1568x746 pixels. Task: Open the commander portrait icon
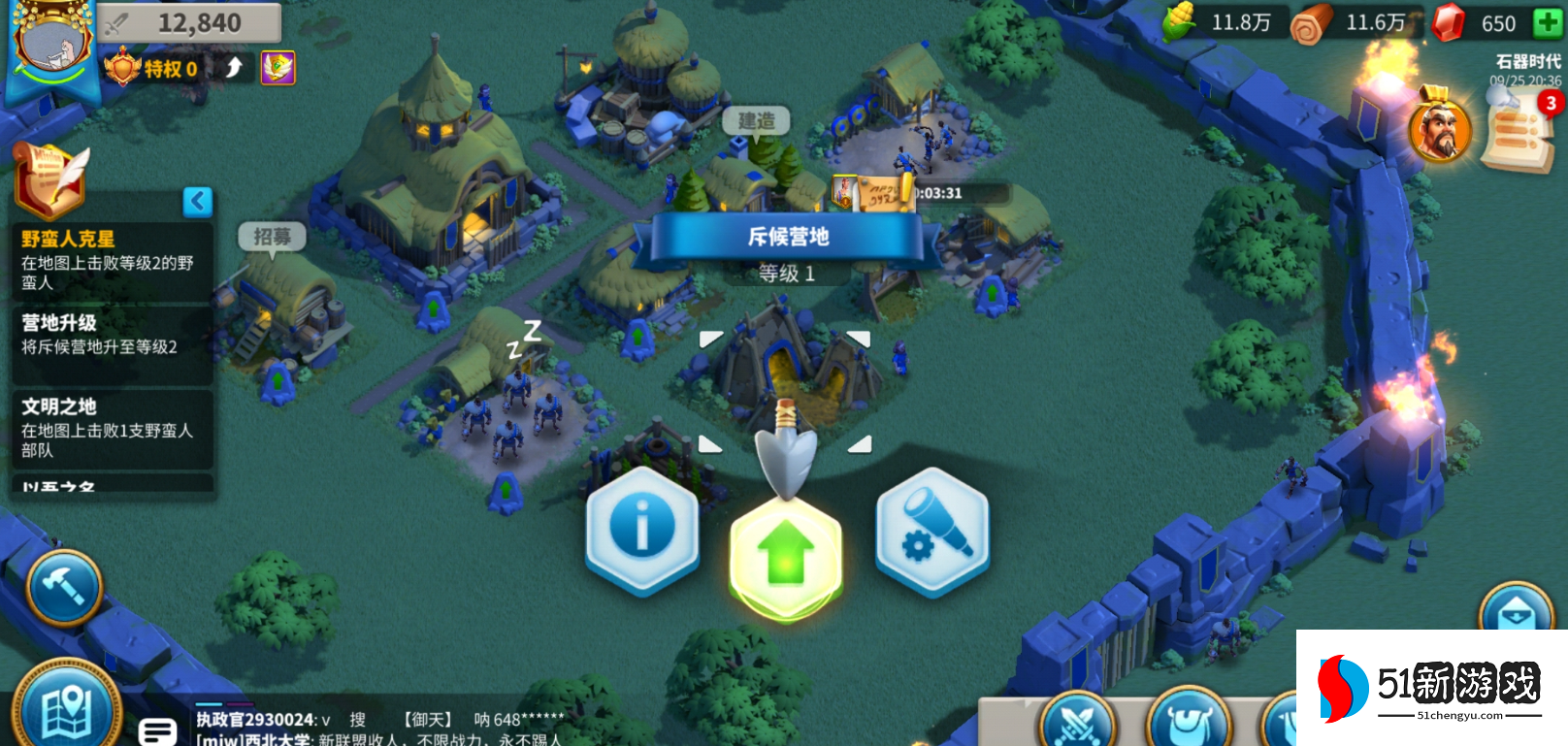tap(1440, 128)
